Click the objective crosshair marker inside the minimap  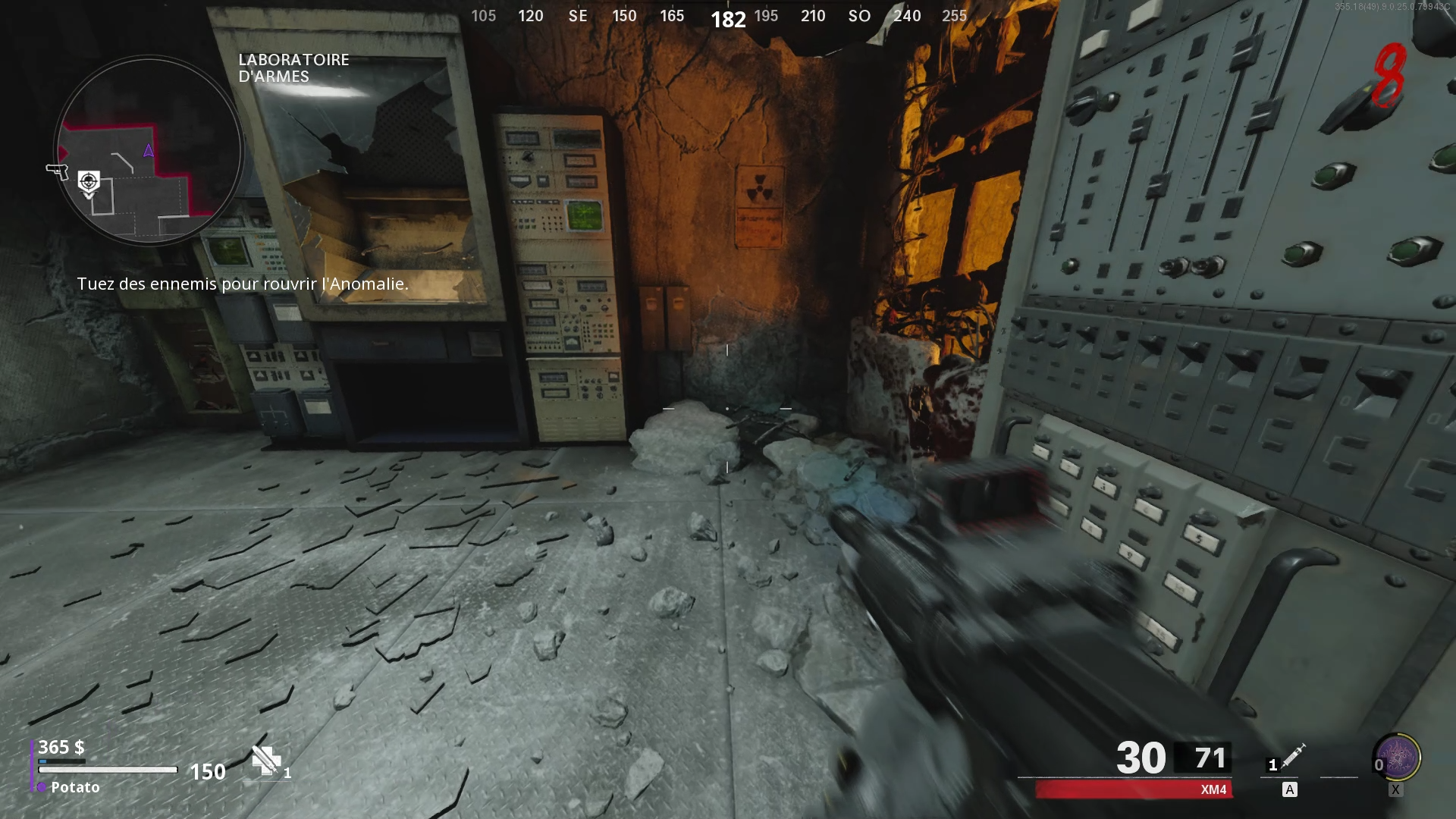click(x=88, y=182)
